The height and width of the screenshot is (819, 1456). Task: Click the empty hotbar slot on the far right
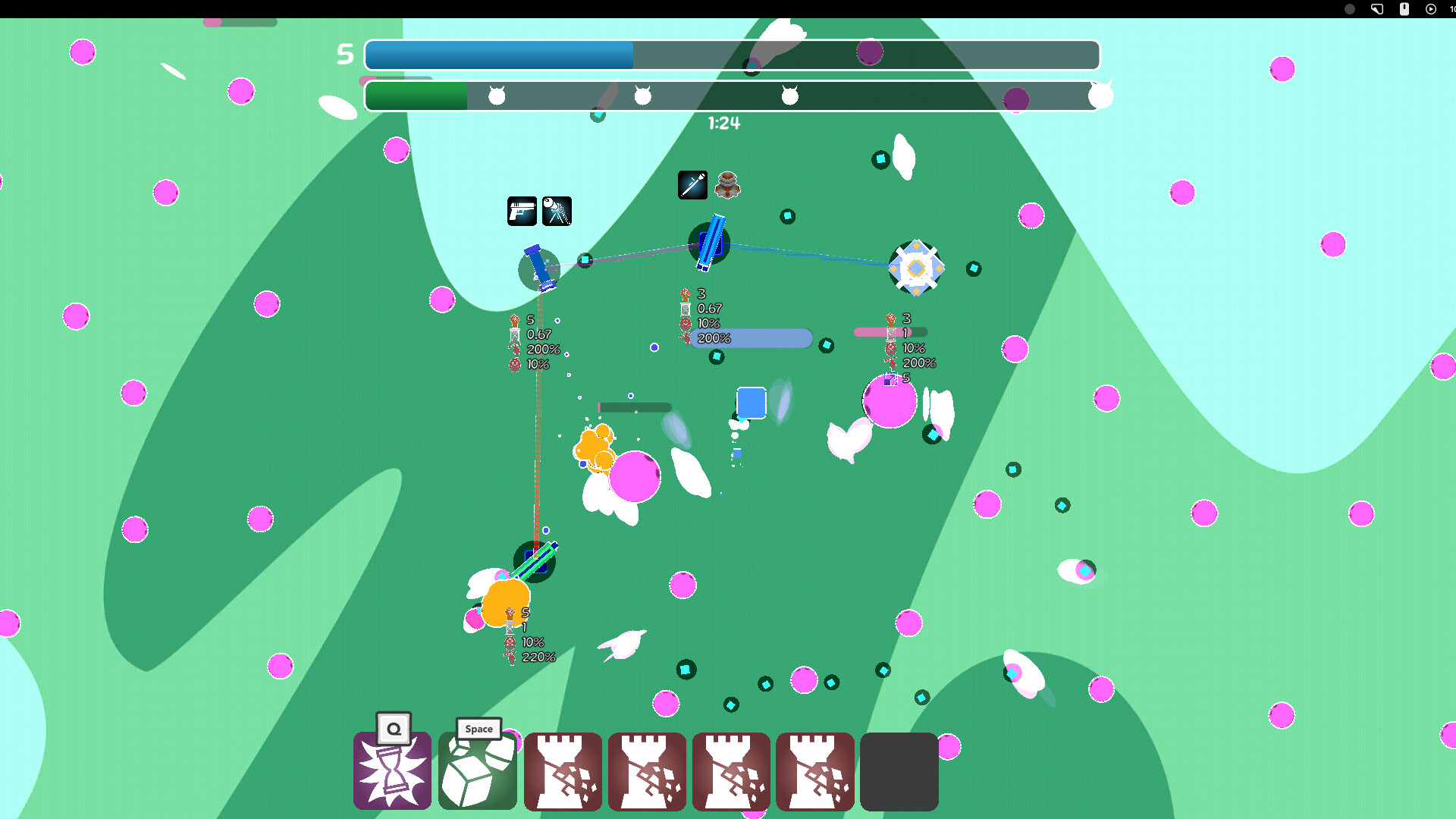(x=899, y=772)
